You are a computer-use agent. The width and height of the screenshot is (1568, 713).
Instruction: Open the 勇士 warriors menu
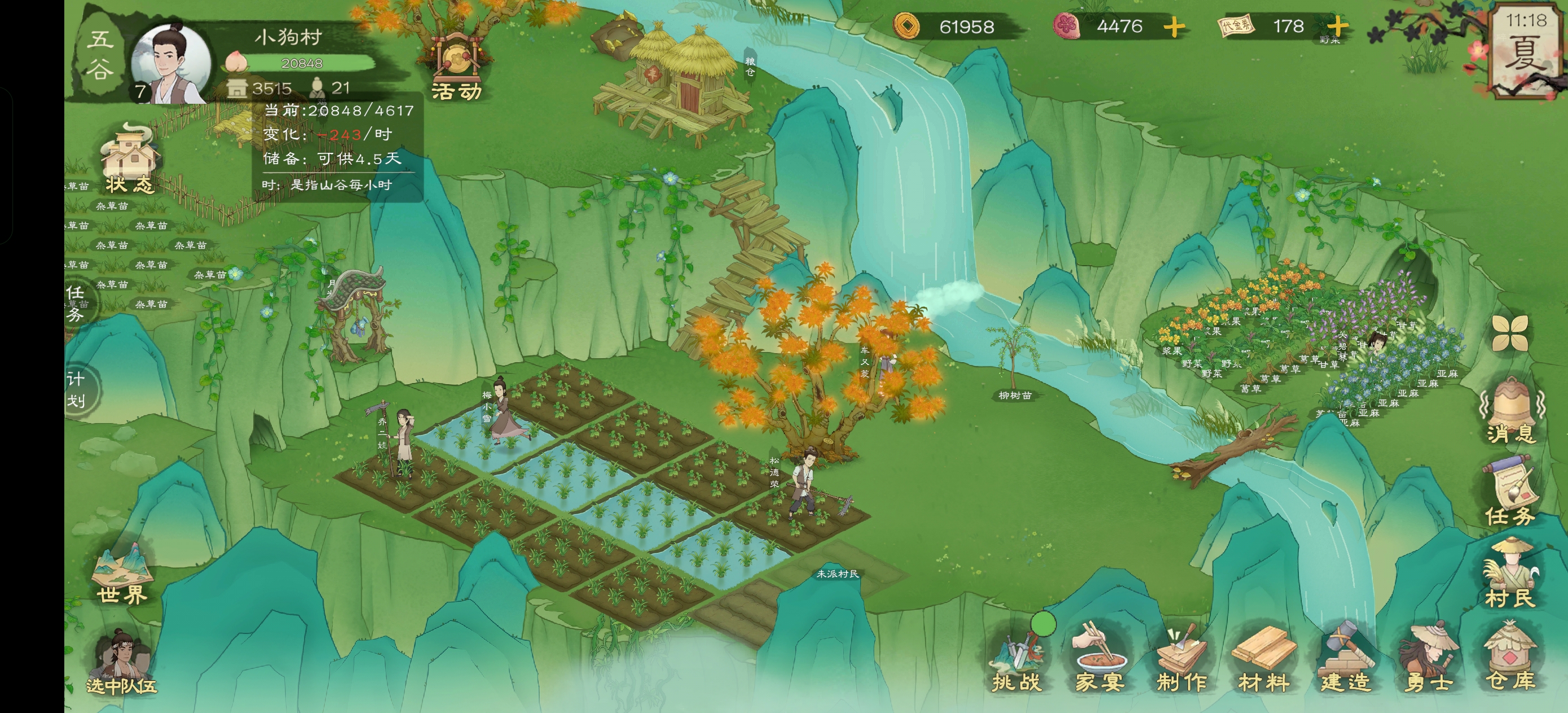click(1428, 661)
